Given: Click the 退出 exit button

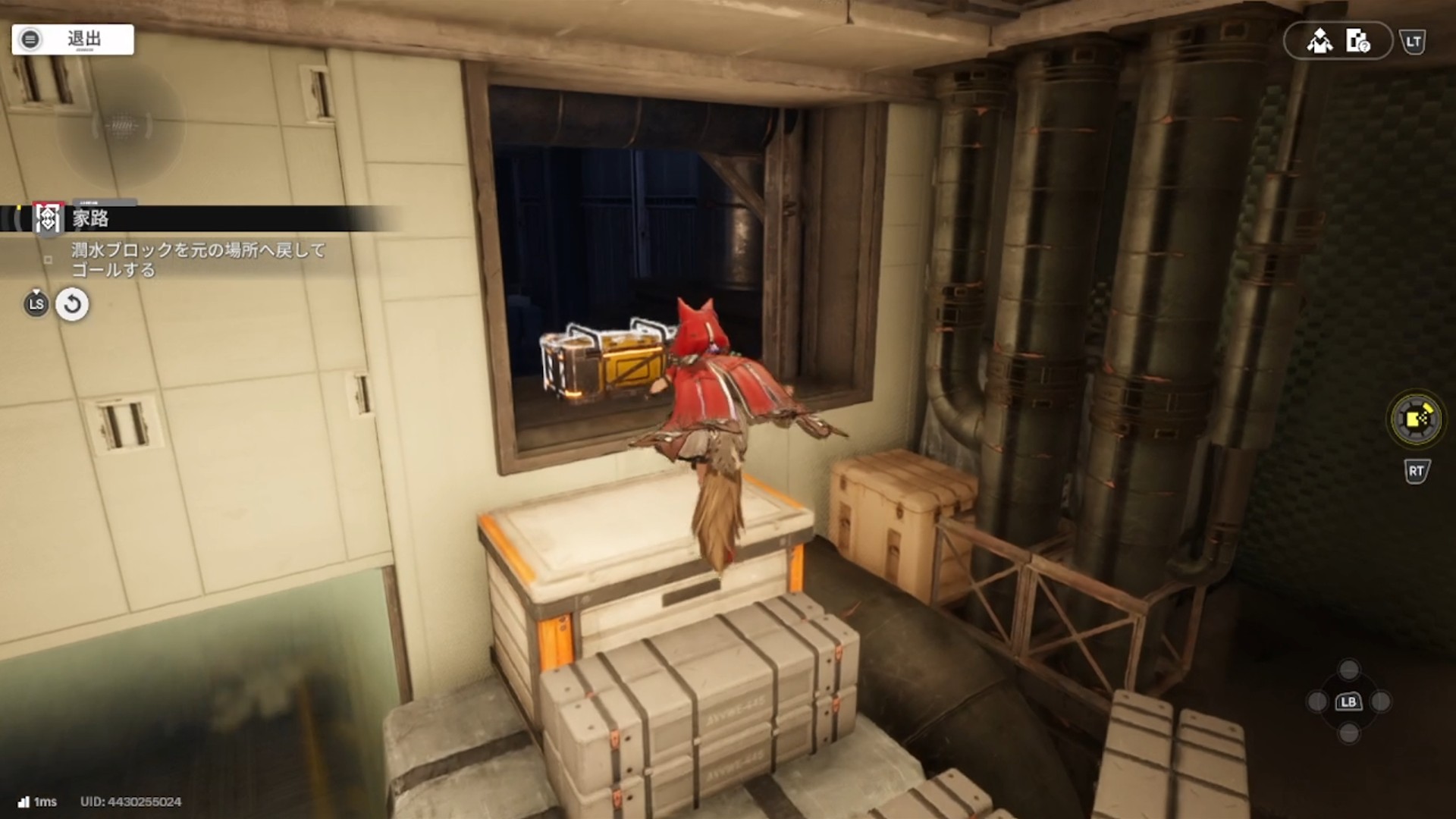Looking at the screenshot, I should (x=73, y=39).
